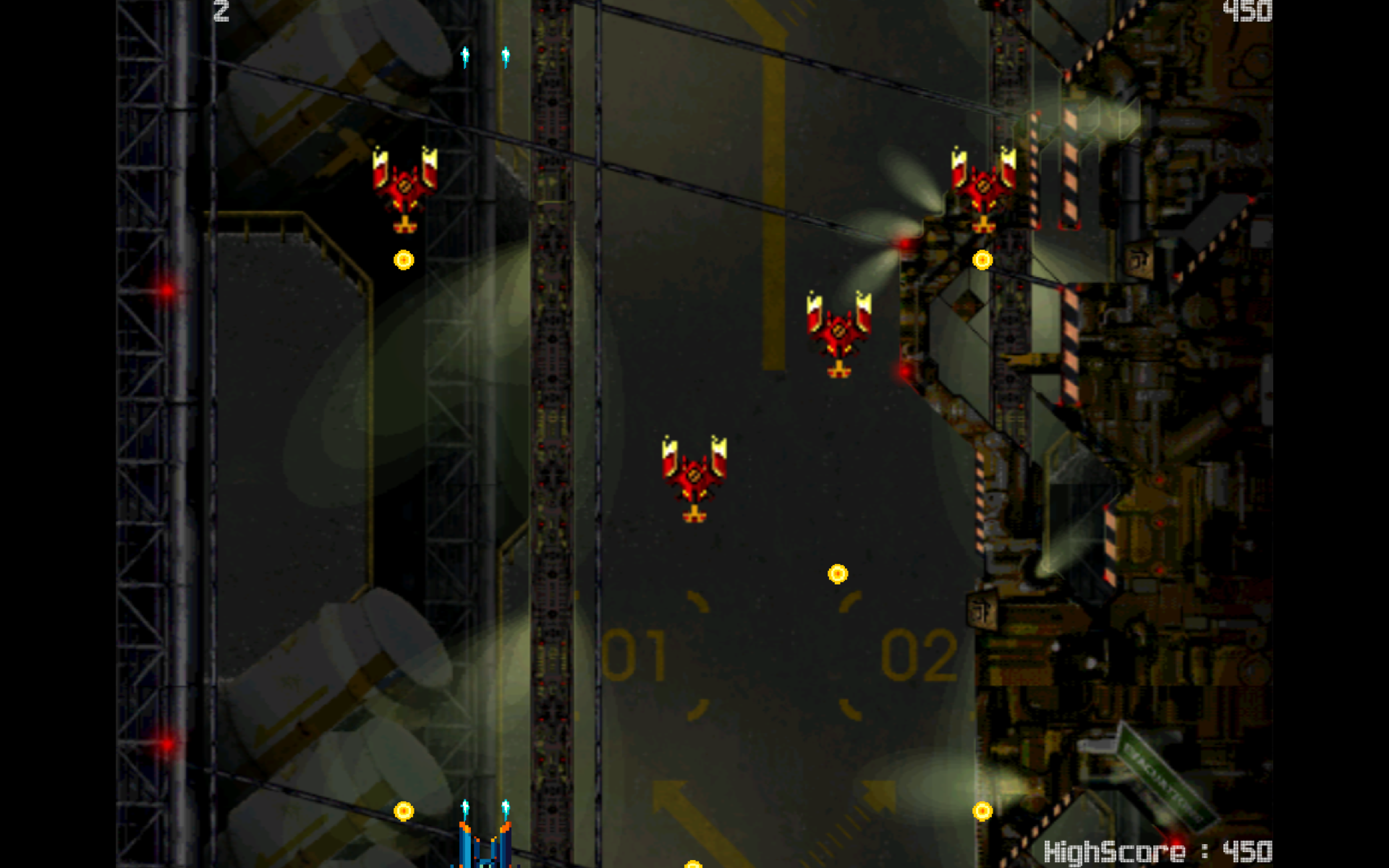Grab the coin above the 02 runway circle

[837, 571]
